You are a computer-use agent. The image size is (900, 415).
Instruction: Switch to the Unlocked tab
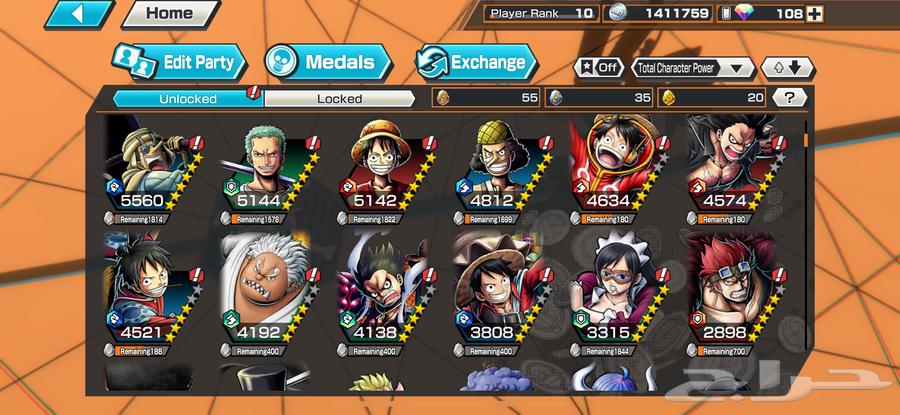[x=186, y=98]
